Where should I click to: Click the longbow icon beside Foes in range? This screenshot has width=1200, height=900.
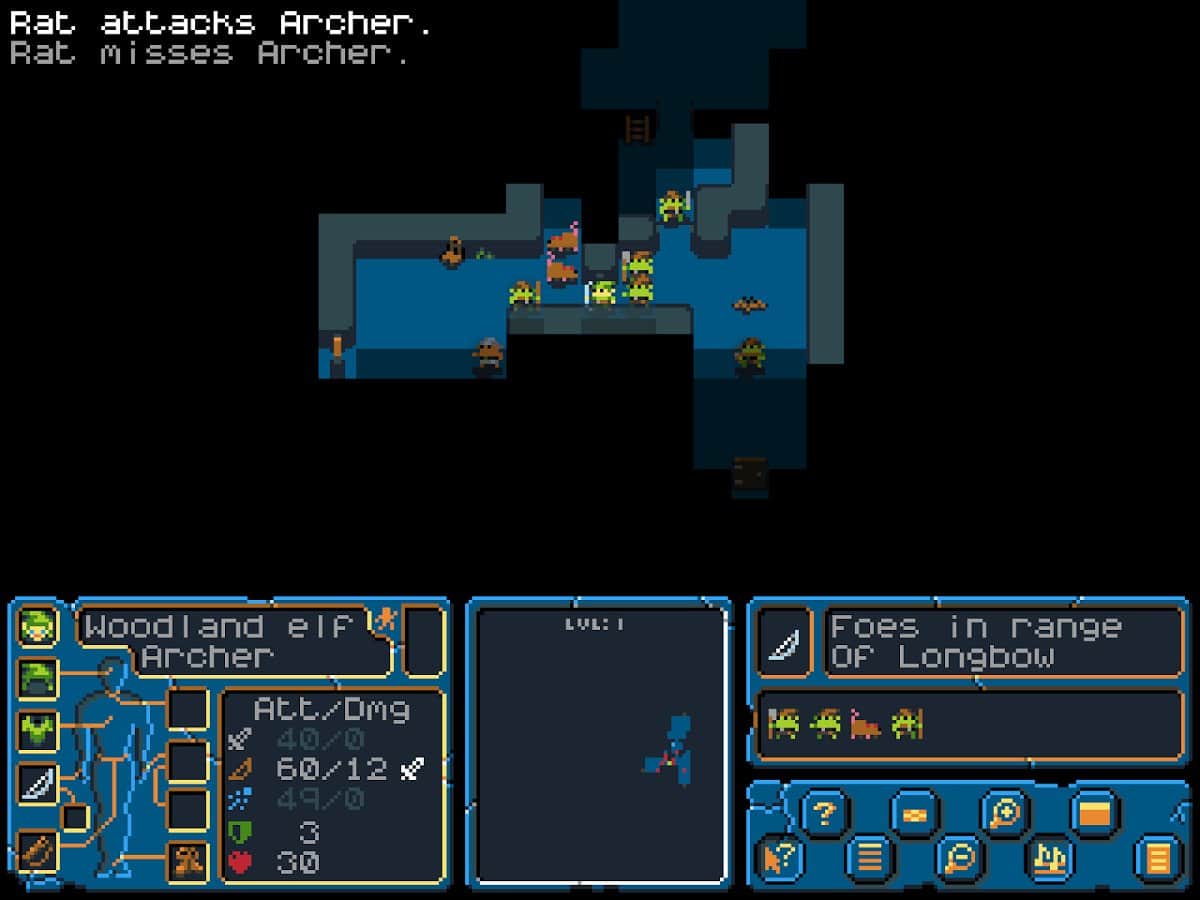point(783,640)
